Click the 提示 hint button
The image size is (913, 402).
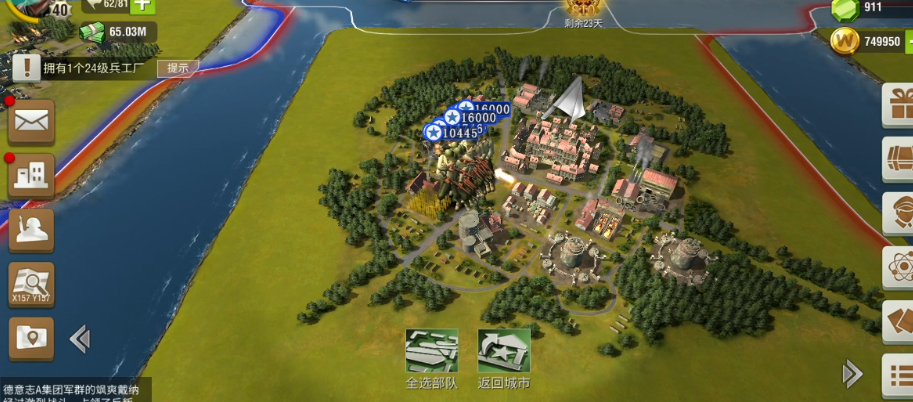point(177,68)
